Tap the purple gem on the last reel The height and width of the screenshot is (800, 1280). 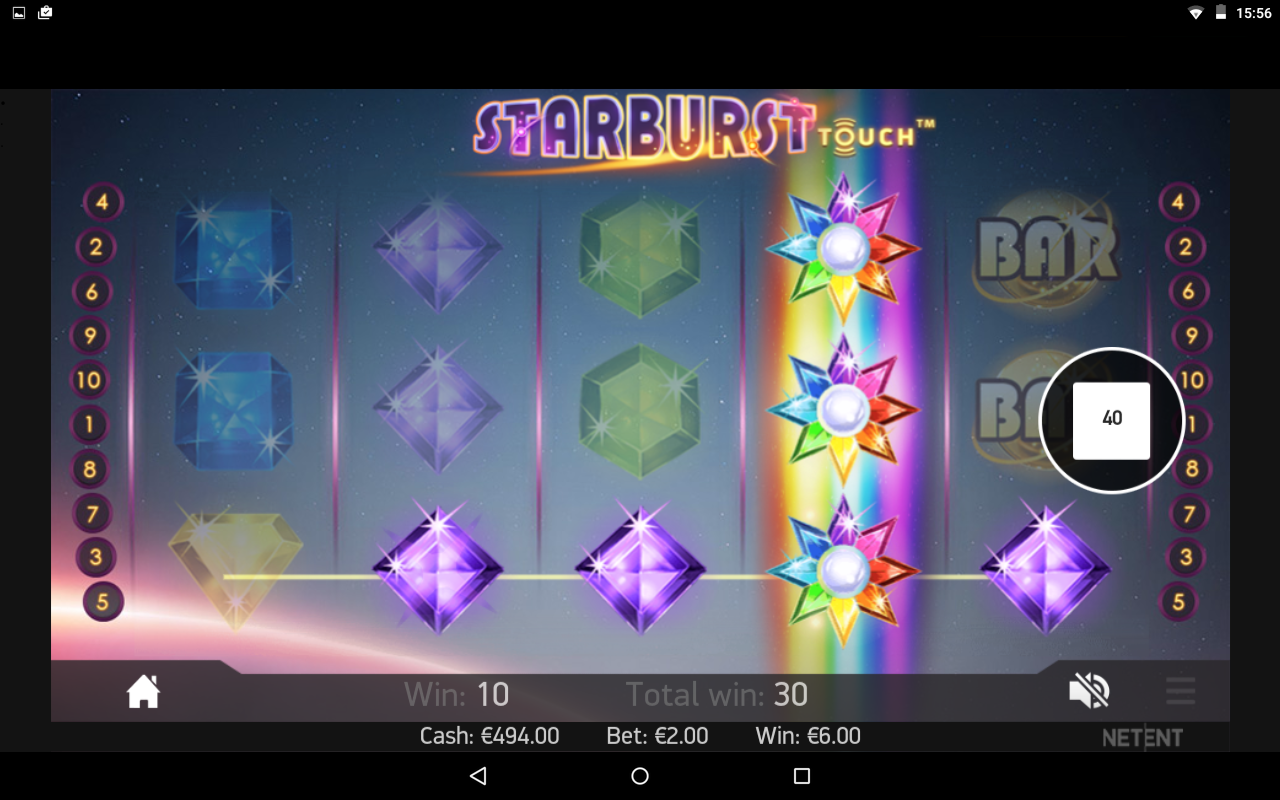point(1045,570)
